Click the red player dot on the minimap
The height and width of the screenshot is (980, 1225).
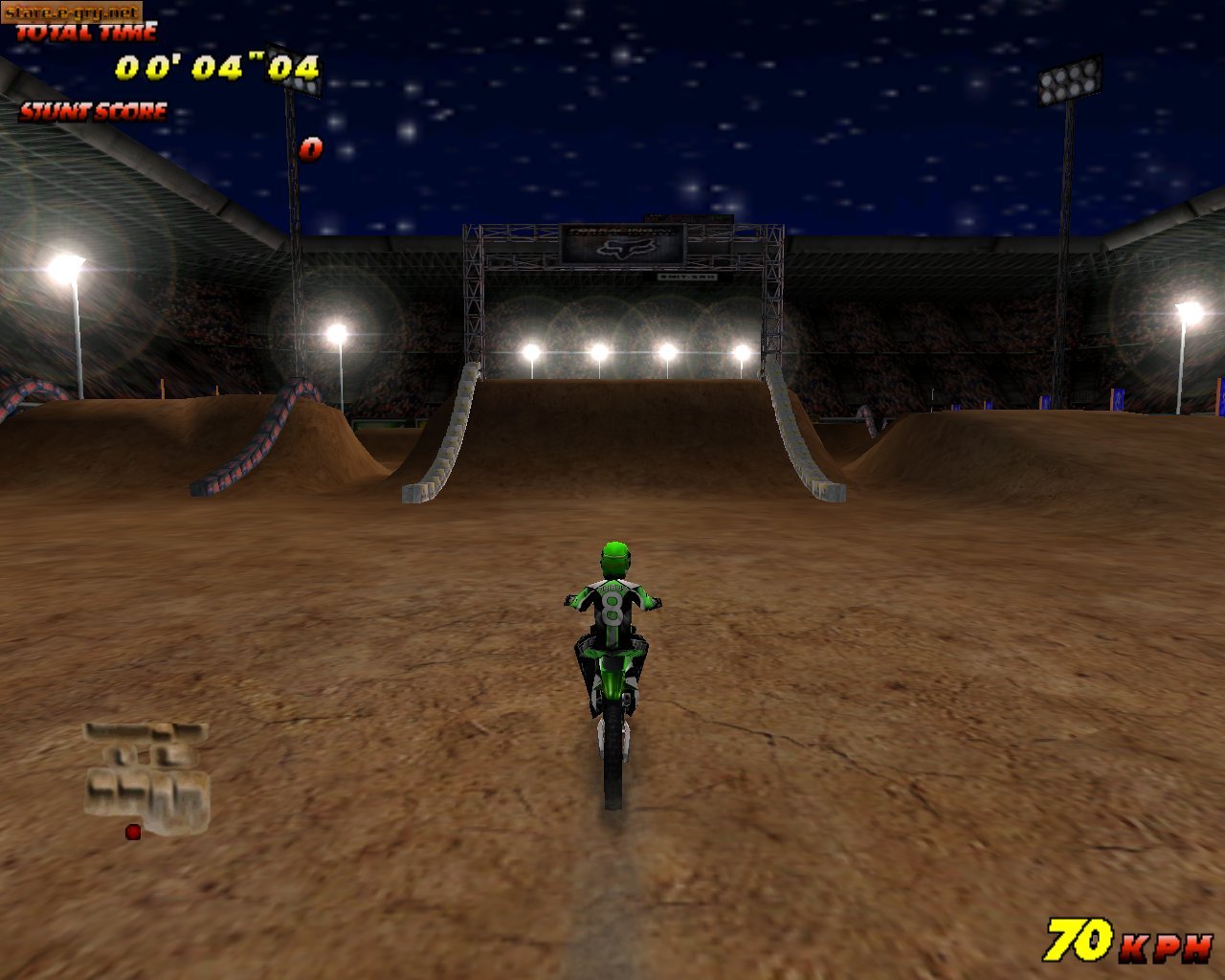point(133,832)
